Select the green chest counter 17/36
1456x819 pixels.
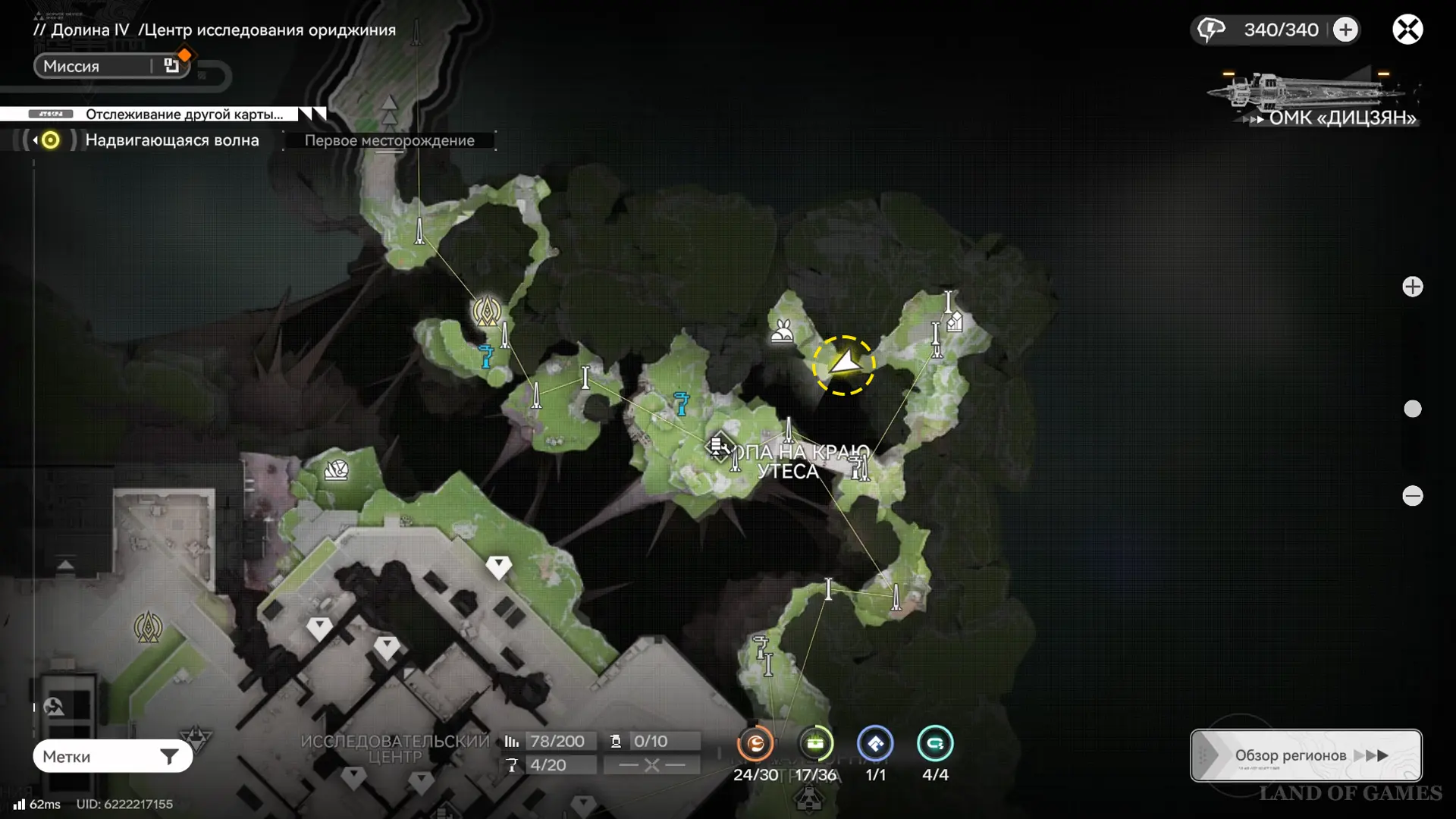(815, 745)
